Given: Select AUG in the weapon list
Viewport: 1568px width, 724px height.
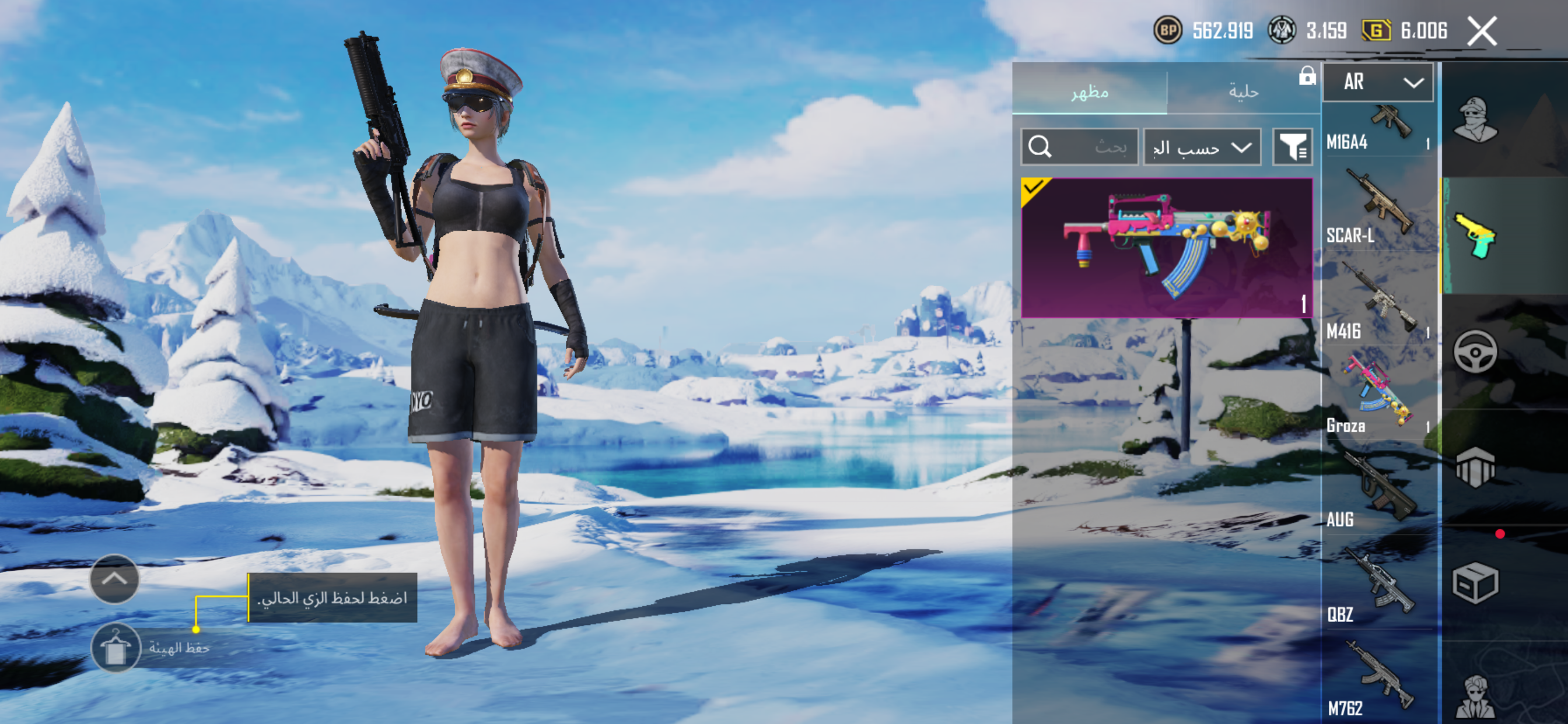Looking at the screenshot, I should tap(1378, 491).
